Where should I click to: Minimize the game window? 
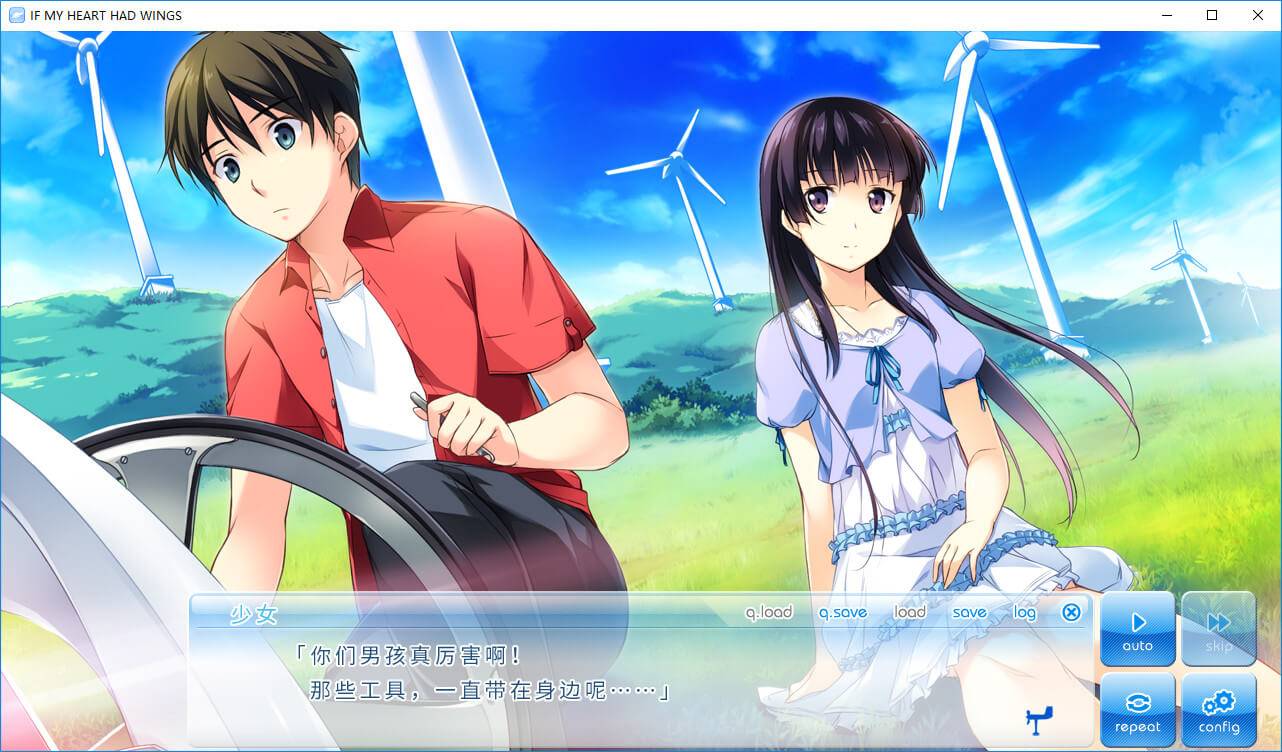pos(1166,15)
